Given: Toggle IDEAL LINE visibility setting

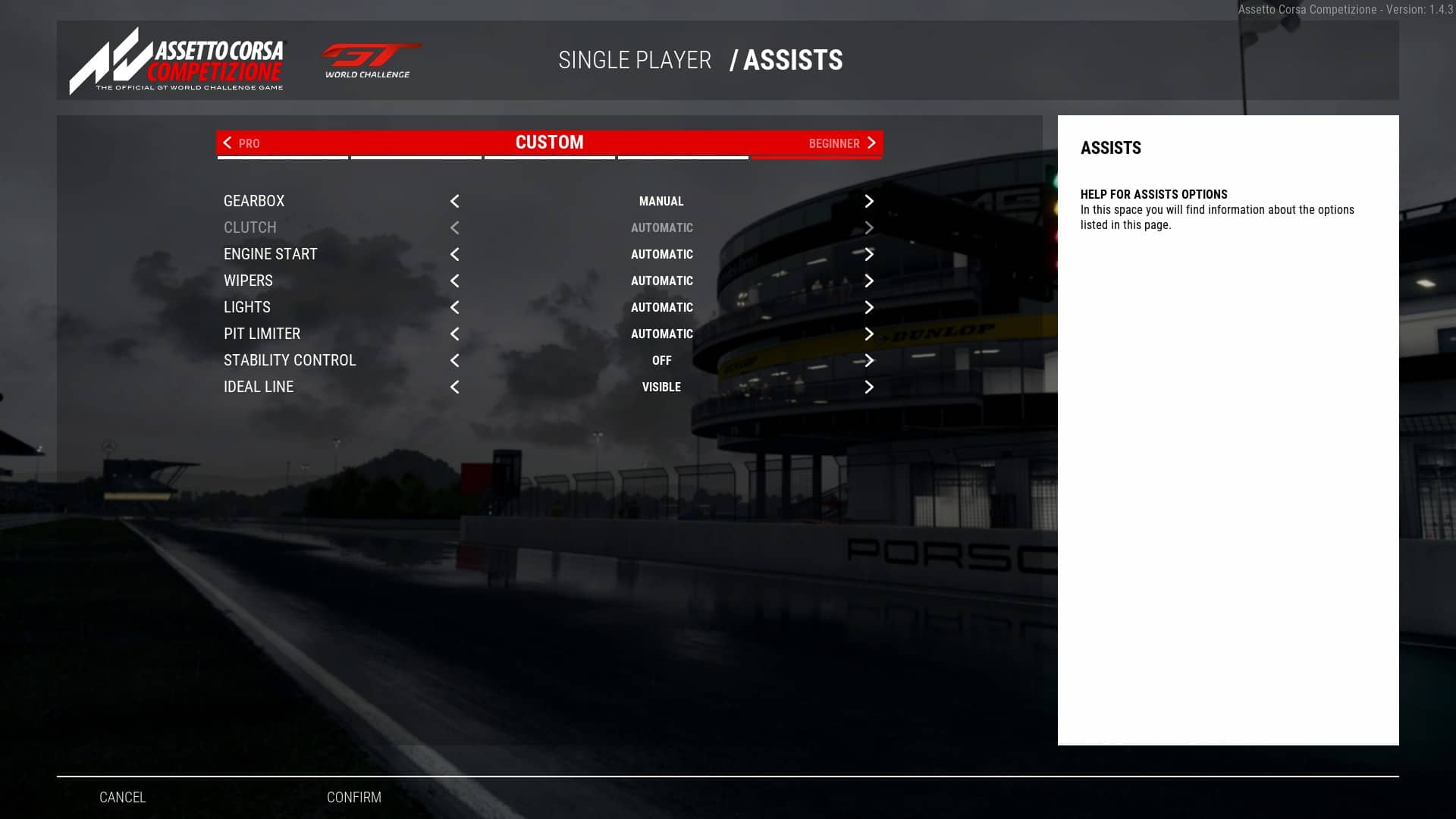Looking at the screenshot, I should [x=869, y=387].
